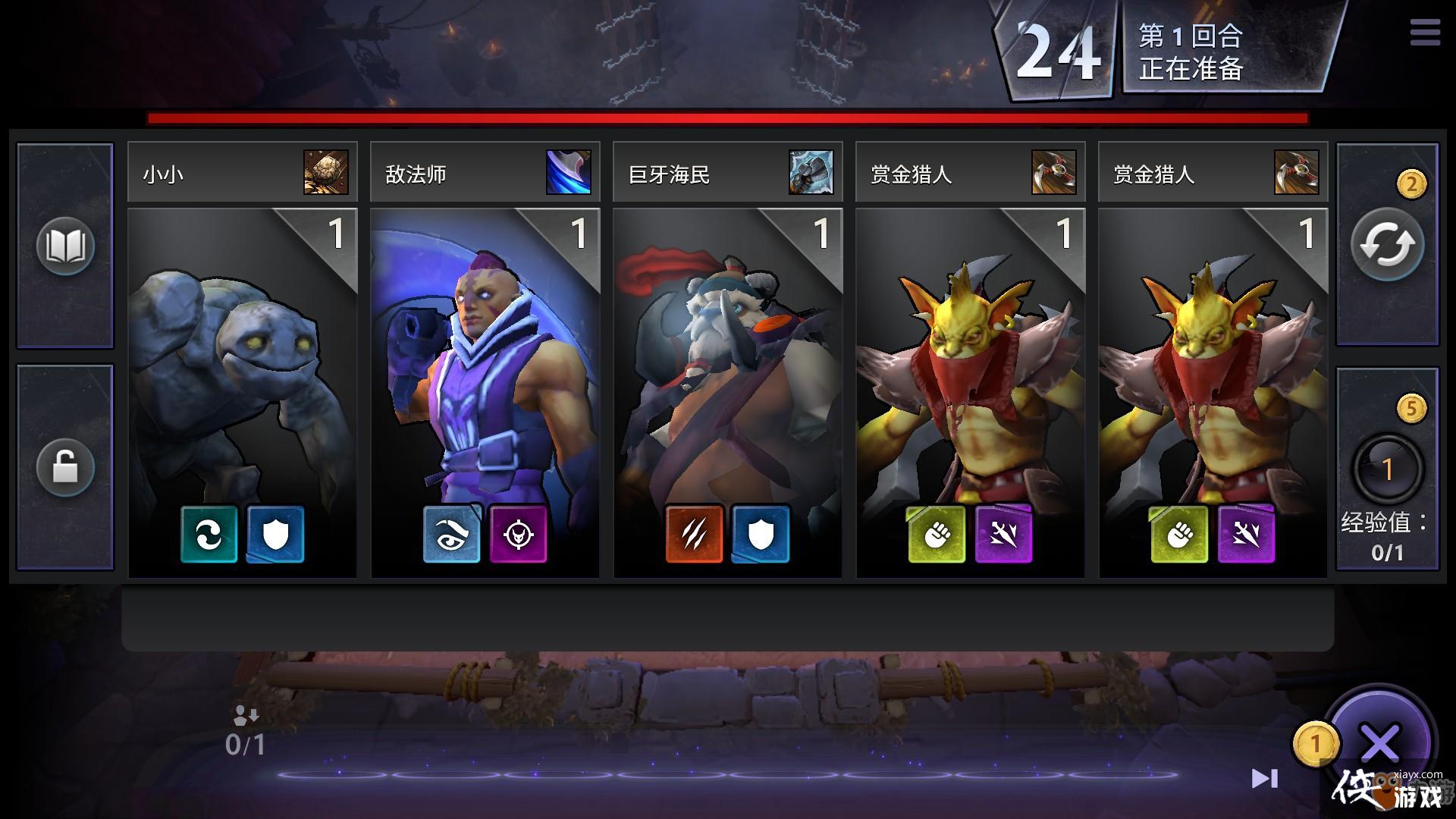Inspect 敌法师's purple crosshair alliance icon
This screenshot has width=1456, height=819.
tap(519, 535)
